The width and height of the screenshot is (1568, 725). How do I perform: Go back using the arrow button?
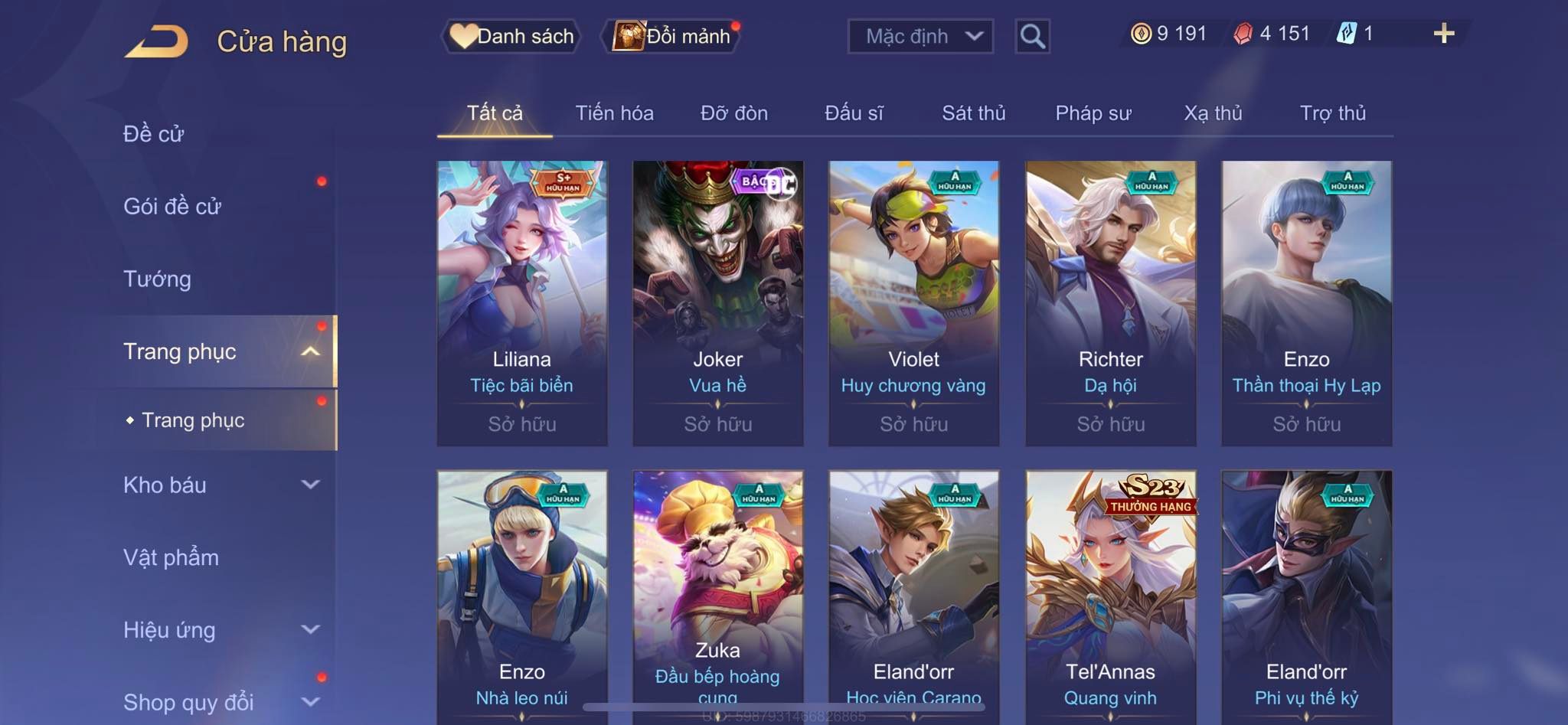[x=156, y=41]
